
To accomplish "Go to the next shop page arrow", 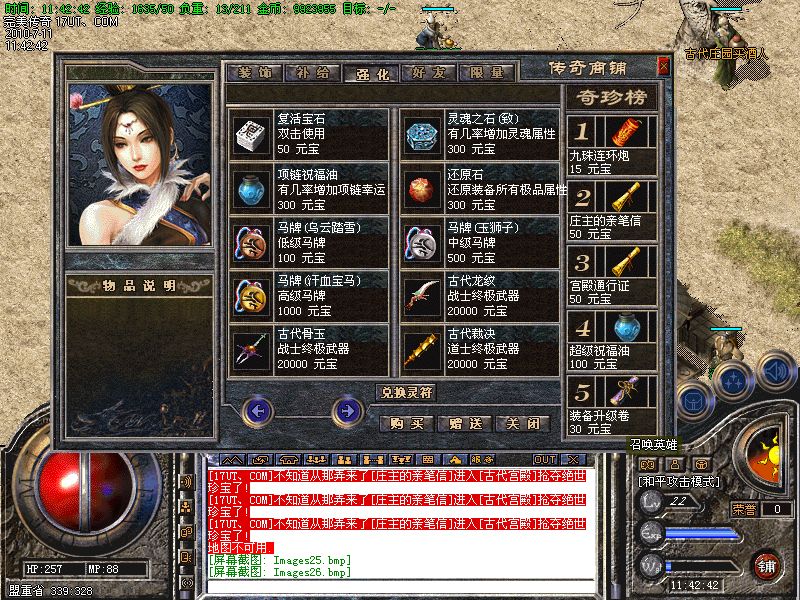I will click(347, 409).
